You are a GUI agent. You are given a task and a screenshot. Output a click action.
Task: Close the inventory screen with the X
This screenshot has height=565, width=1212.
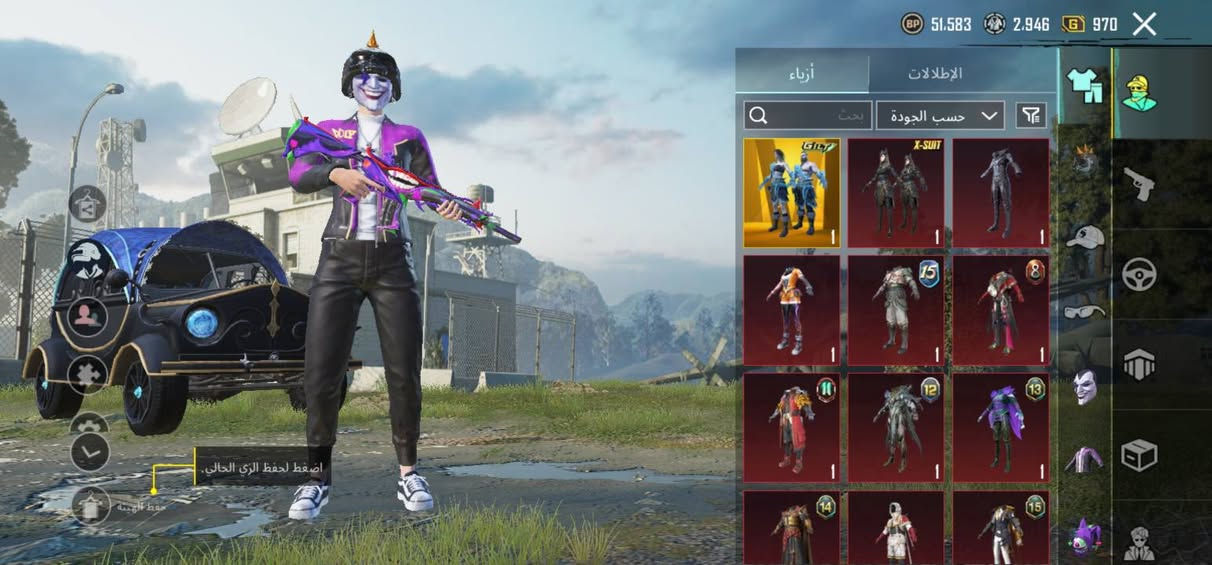tap(1144, 24)
